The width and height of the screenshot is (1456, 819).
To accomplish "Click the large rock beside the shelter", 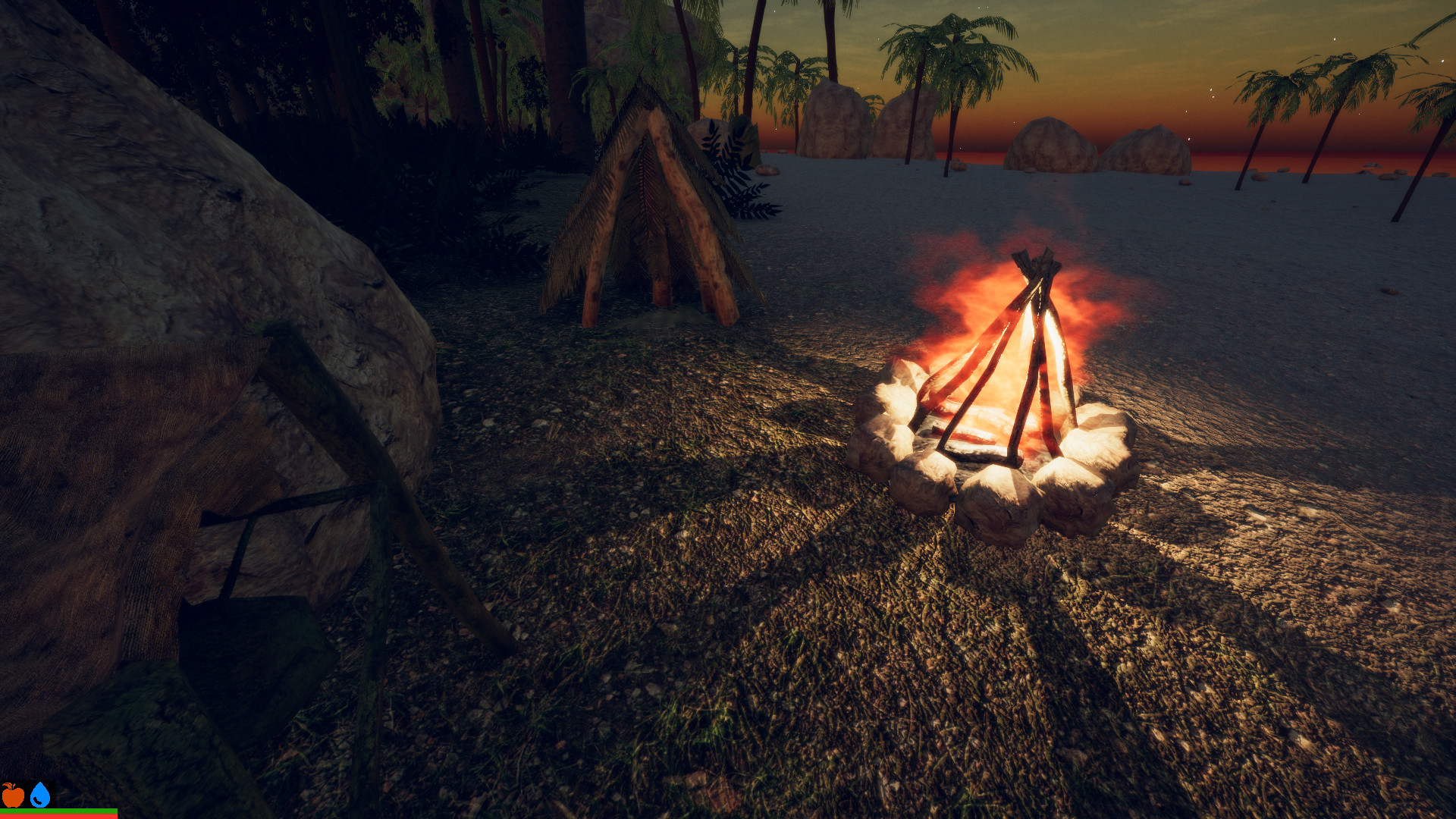I will coord(190,227).
